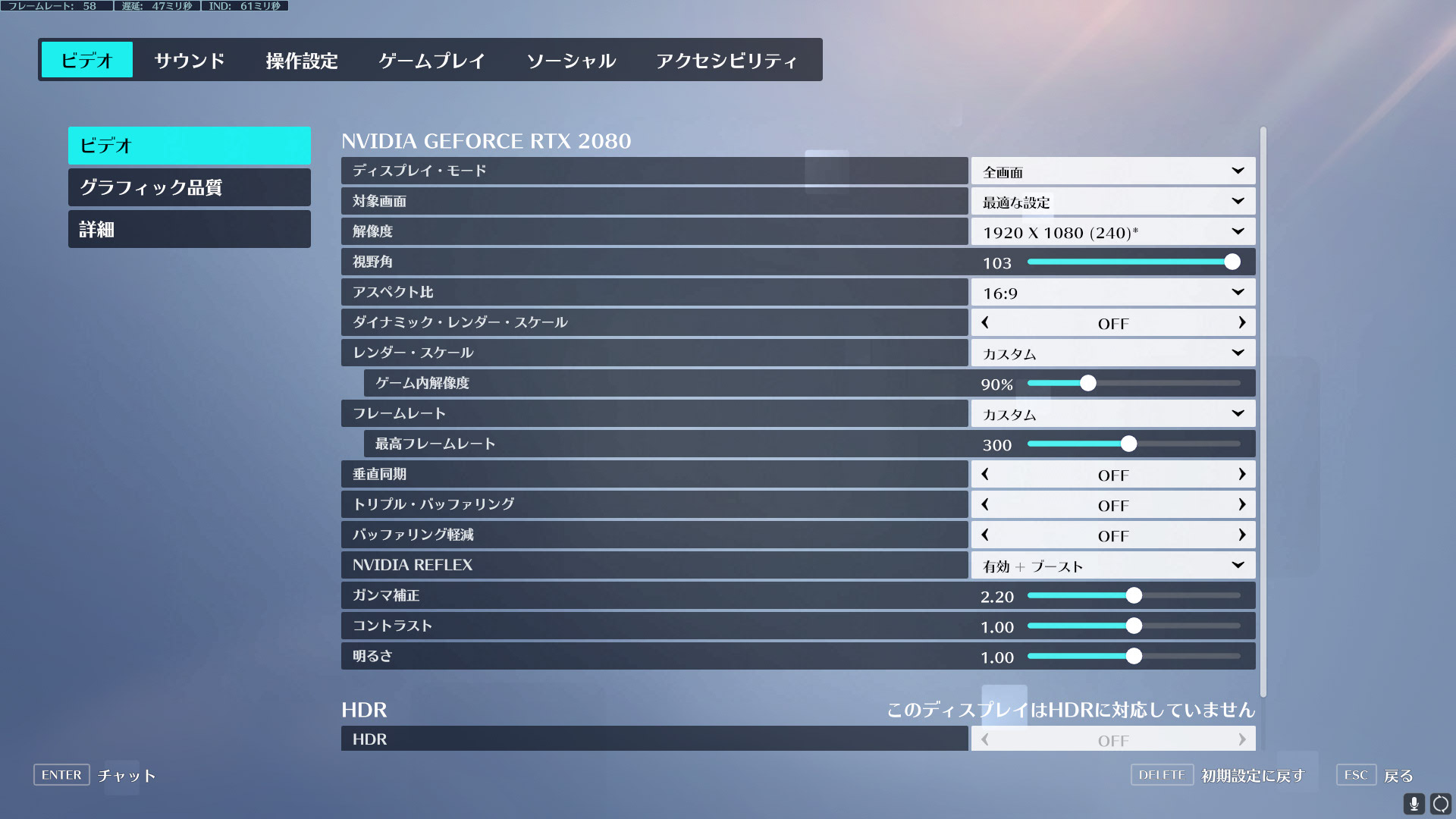Click the microphone icon at bottom right
The width and height of the screenshot is (1456, 819).
1415,802
